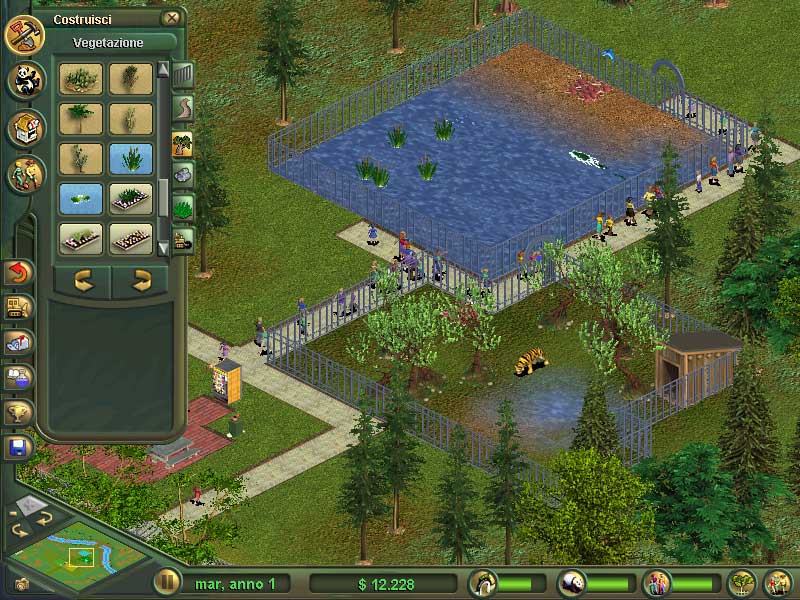Pause the game simulation
The image size is (800, 600).
coord(166,582)
